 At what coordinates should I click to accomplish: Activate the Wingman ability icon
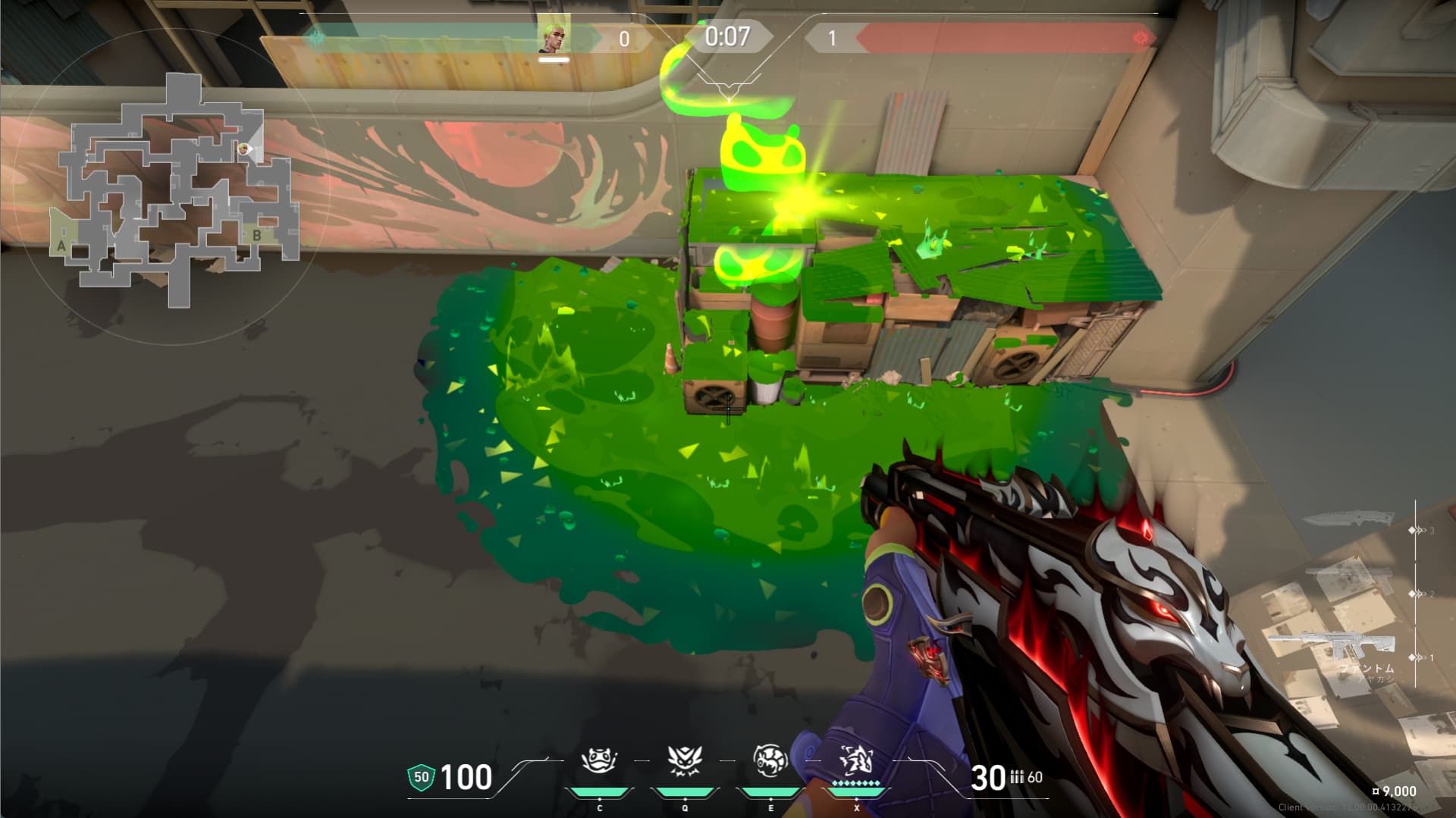click(685, 760)
